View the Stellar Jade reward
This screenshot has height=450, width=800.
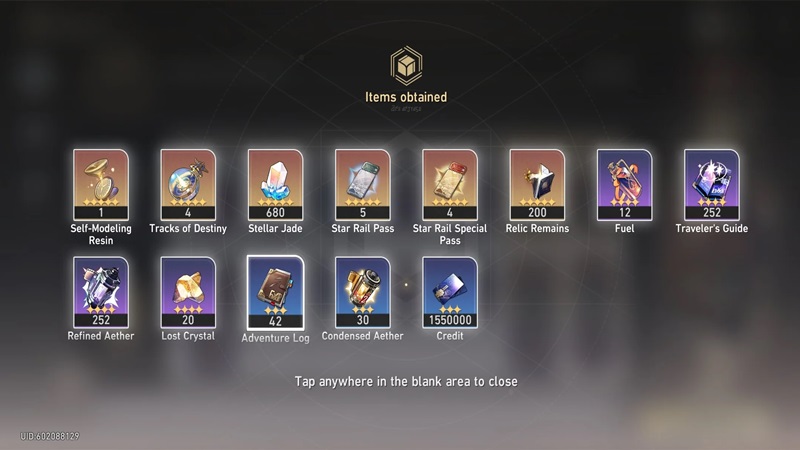pos(275,184)
